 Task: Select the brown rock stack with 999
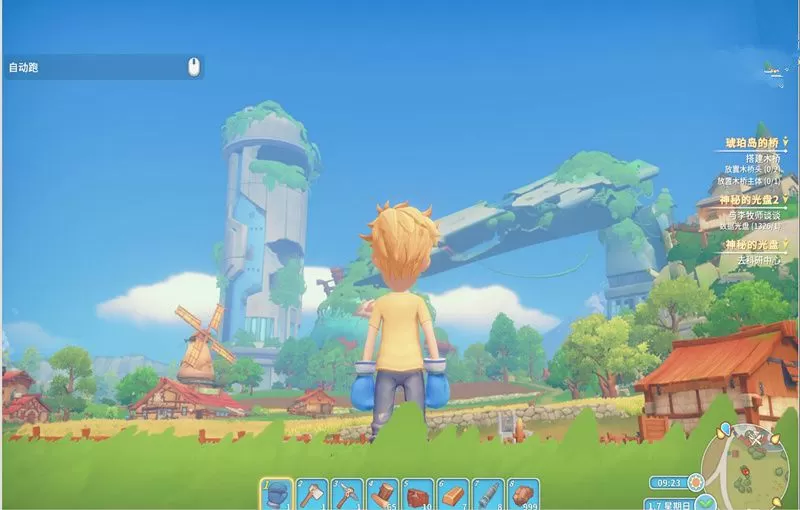523,494
